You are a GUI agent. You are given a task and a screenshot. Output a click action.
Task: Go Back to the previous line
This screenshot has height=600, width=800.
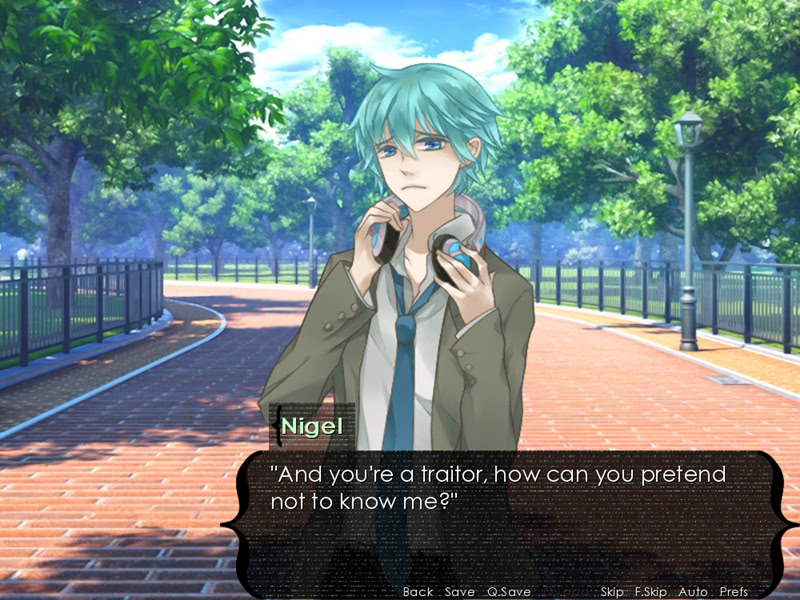click(x=417, y=592)
